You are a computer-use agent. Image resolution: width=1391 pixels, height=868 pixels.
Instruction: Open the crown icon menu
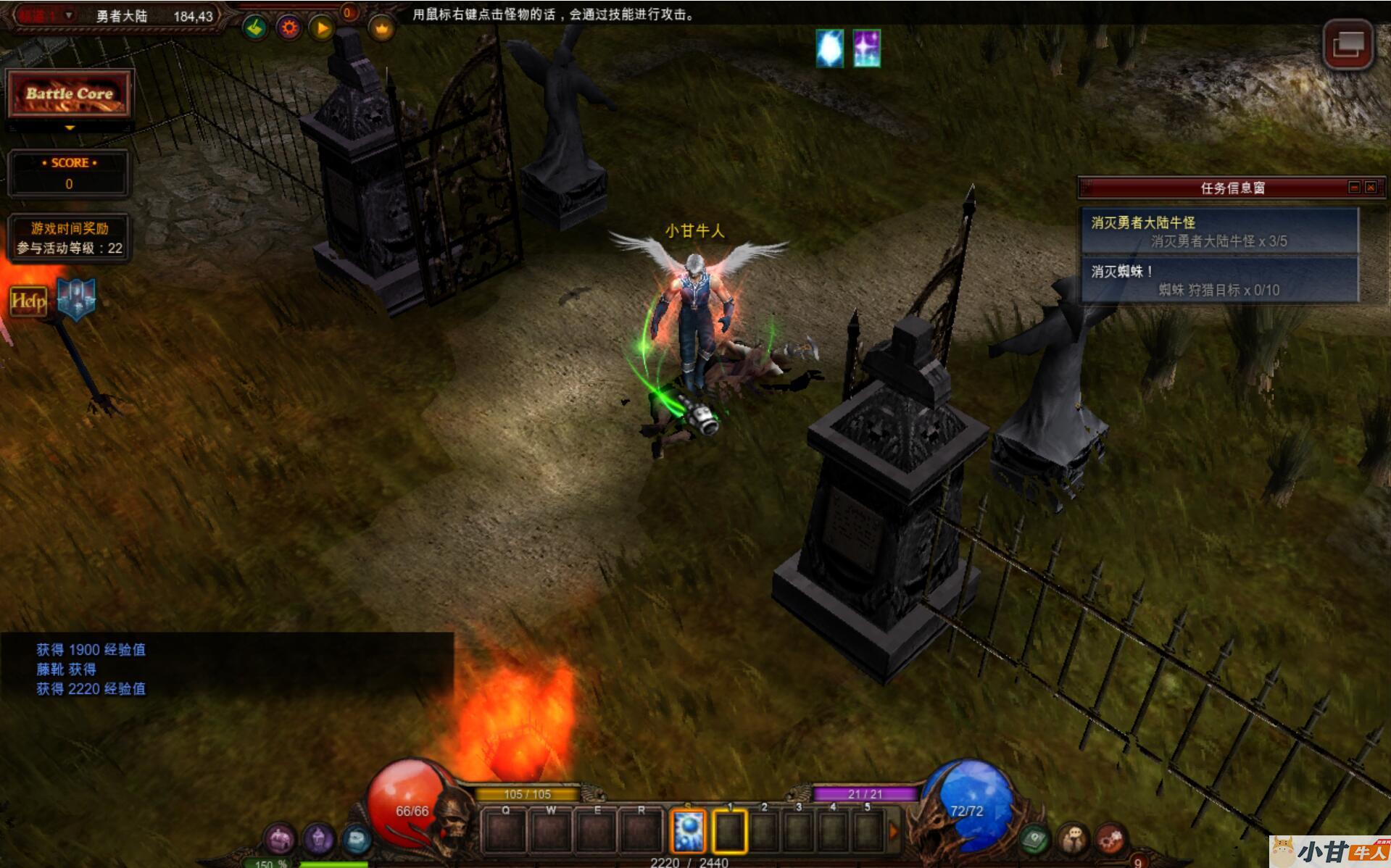pyautogui.click(x=381, y=29)
